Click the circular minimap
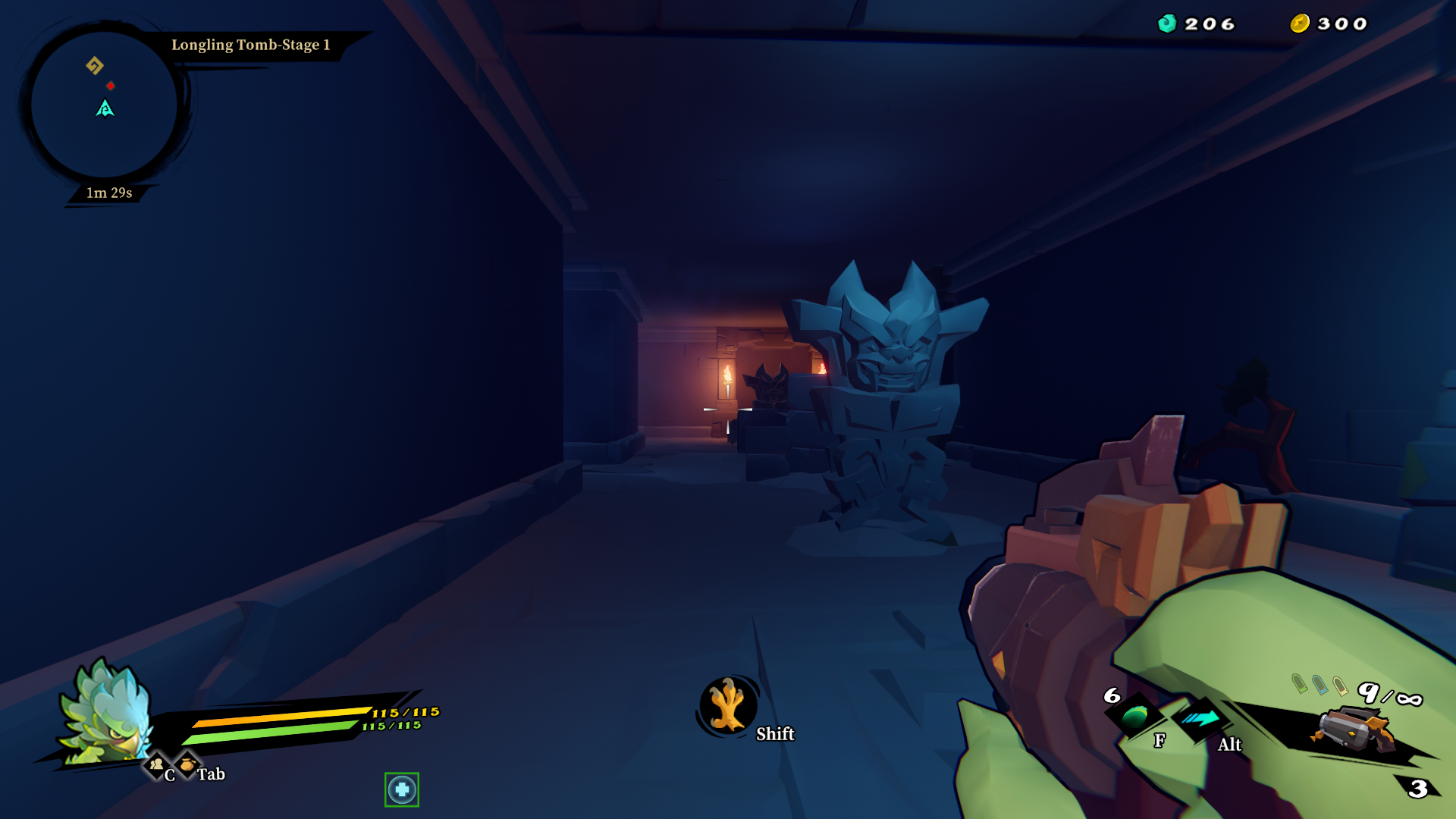The height and width of the screenshot is (819, 1456). pos(105,105)
